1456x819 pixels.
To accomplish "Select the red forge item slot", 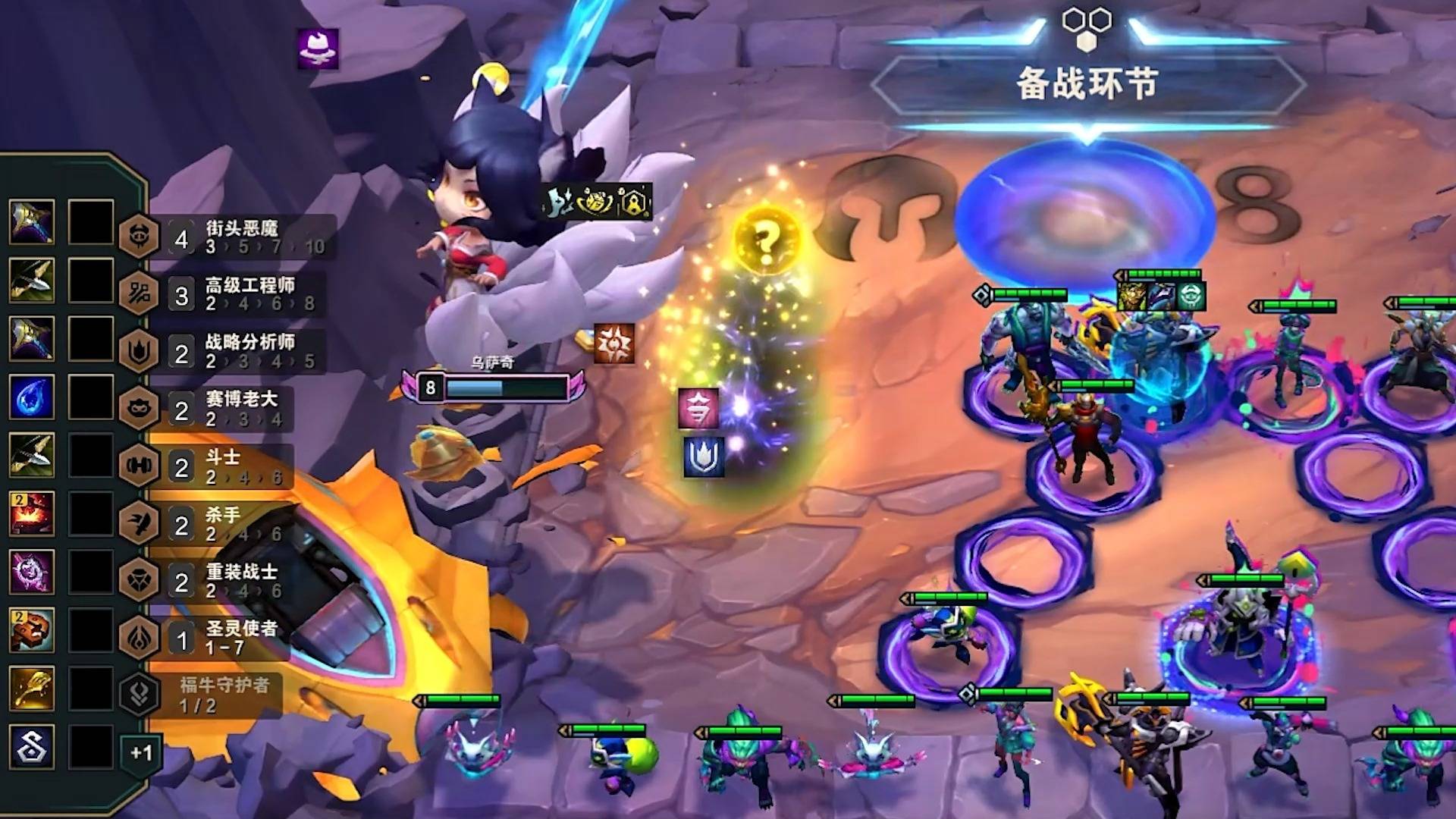I will (32, 513).
